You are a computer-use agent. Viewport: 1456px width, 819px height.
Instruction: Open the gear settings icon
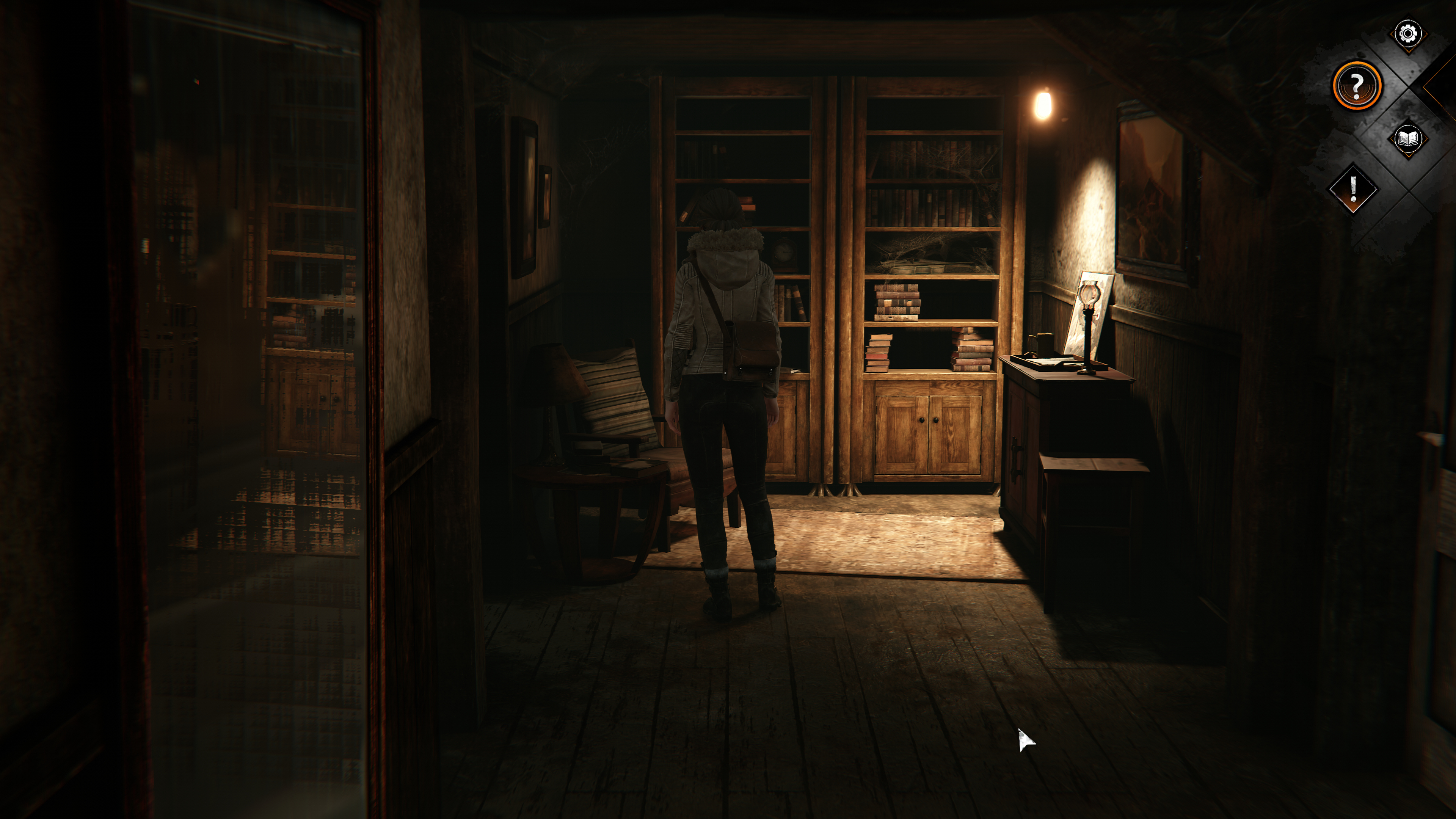[1407, 34]
